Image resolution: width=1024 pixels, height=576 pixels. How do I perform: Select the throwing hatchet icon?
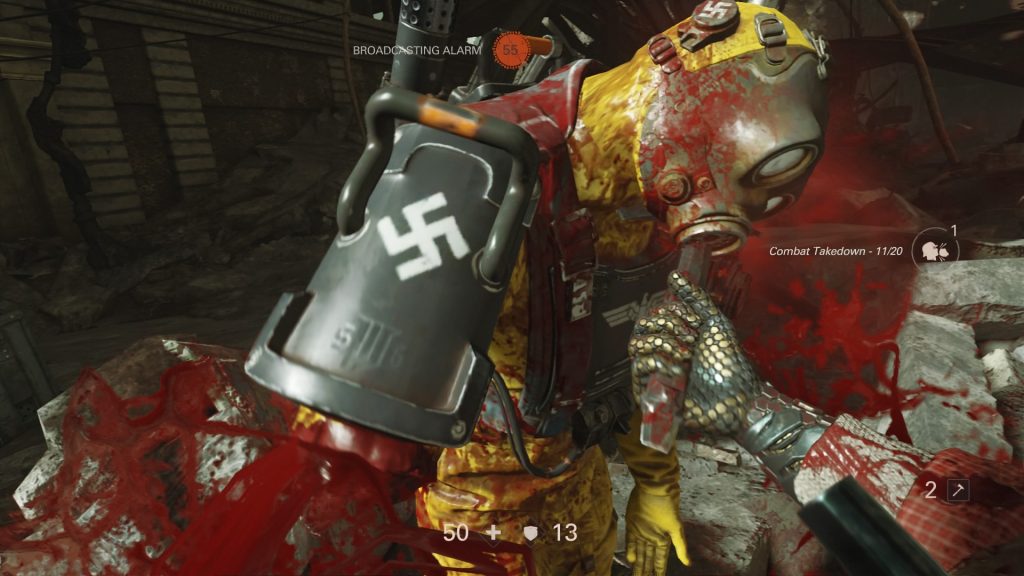pyautogui.click(x=958, y=490)
